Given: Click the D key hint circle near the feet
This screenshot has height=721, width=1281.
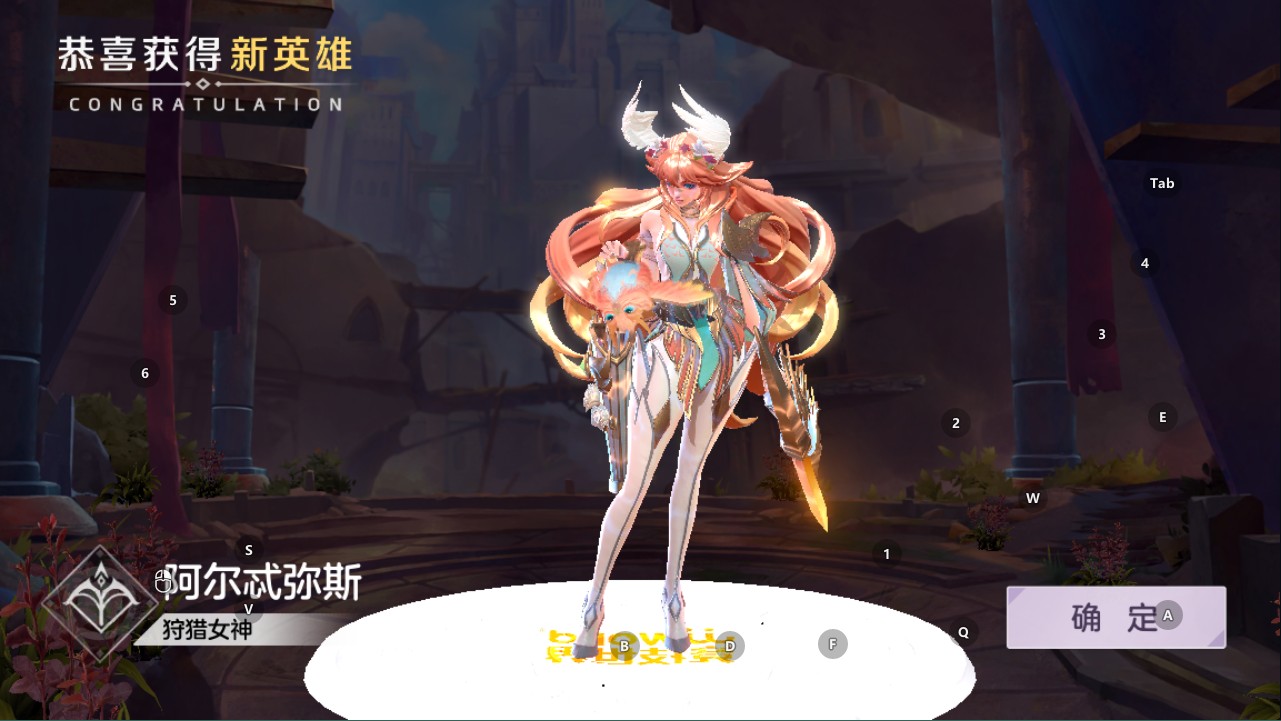Looking at the screenshot, I should coord(731,646).
